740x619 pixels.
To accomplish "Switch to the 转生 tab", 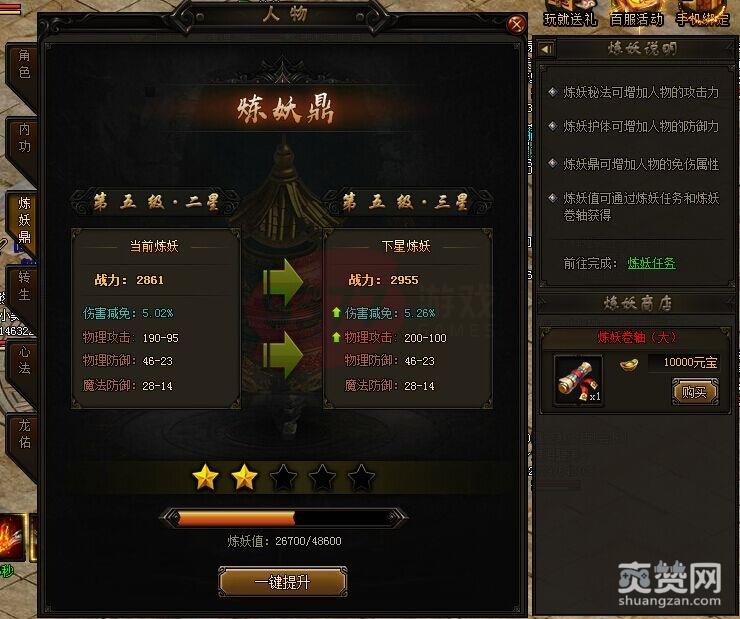I will (x=24, y=288).
